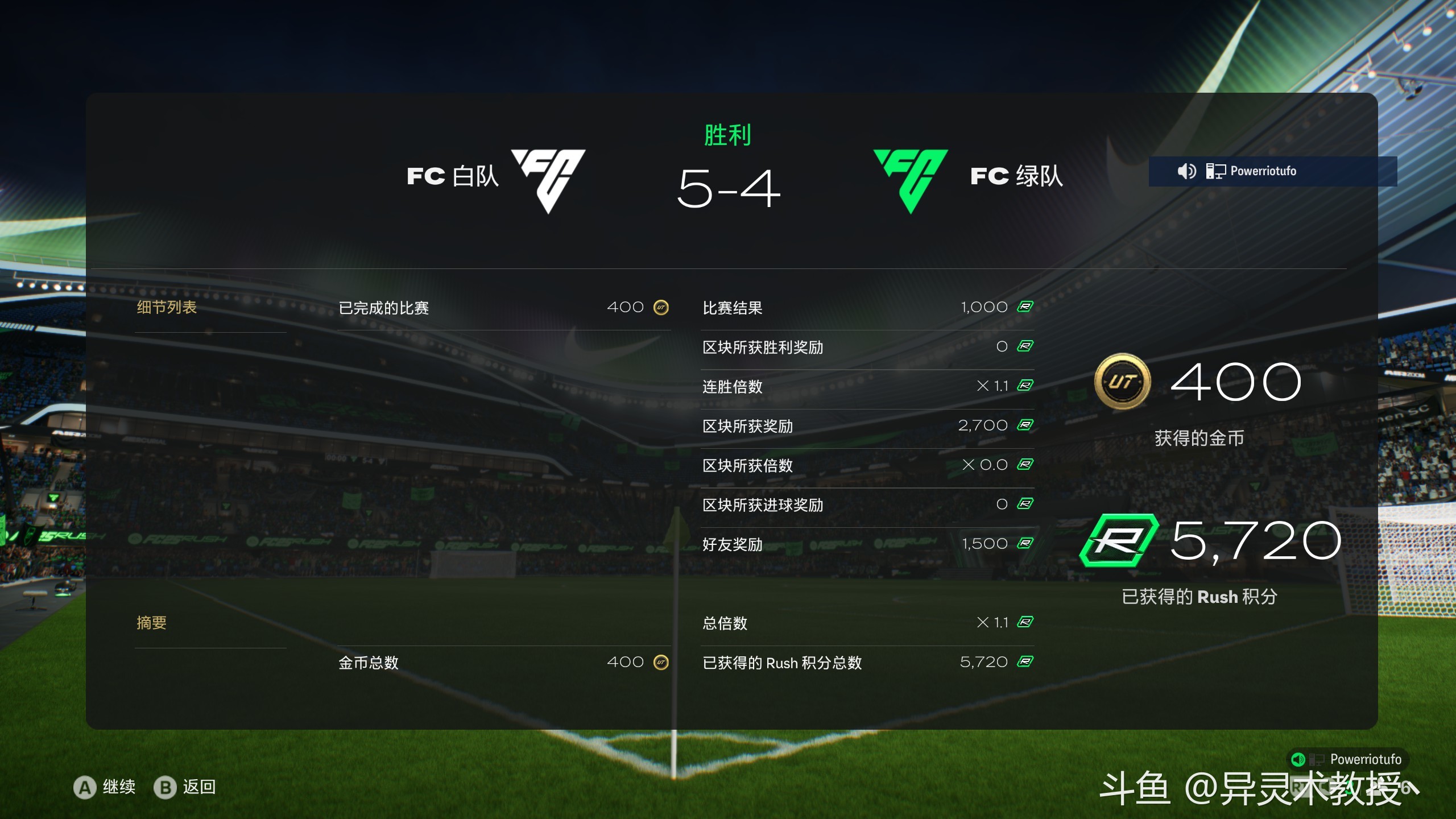
Task: Toggle the speaker icon beside Powerriotufo
Action: [x=1186, y=171]
